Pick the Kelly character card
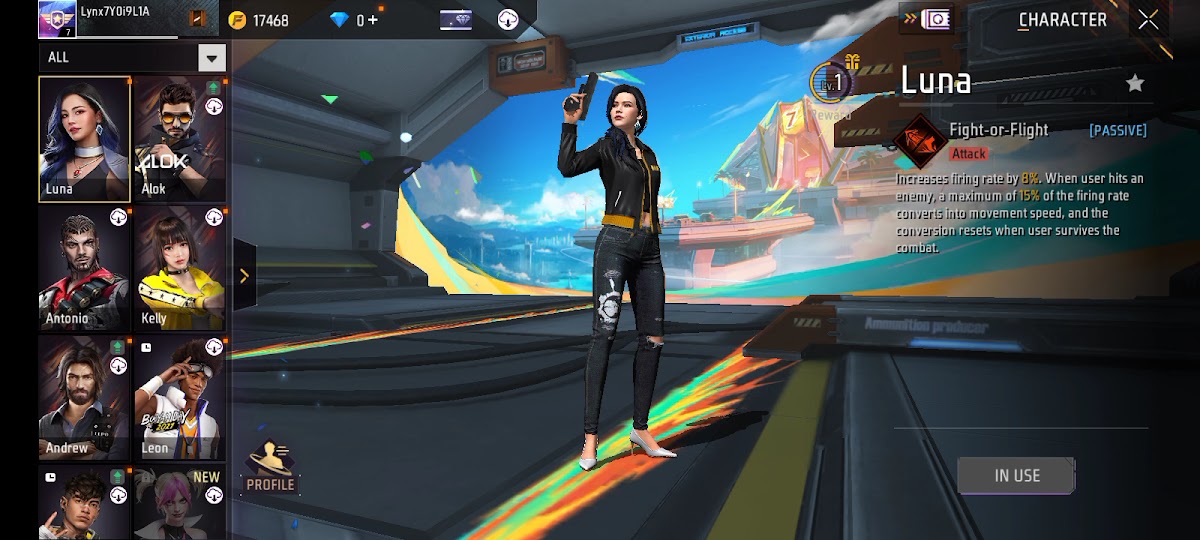The height and width of the screenshot is (540, 1200). [179, 268]
